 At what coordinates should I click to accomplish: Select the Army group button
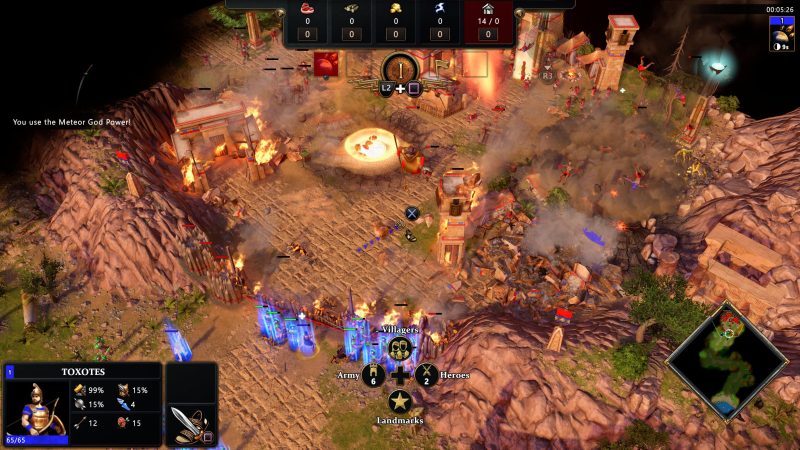click(374, 376)
